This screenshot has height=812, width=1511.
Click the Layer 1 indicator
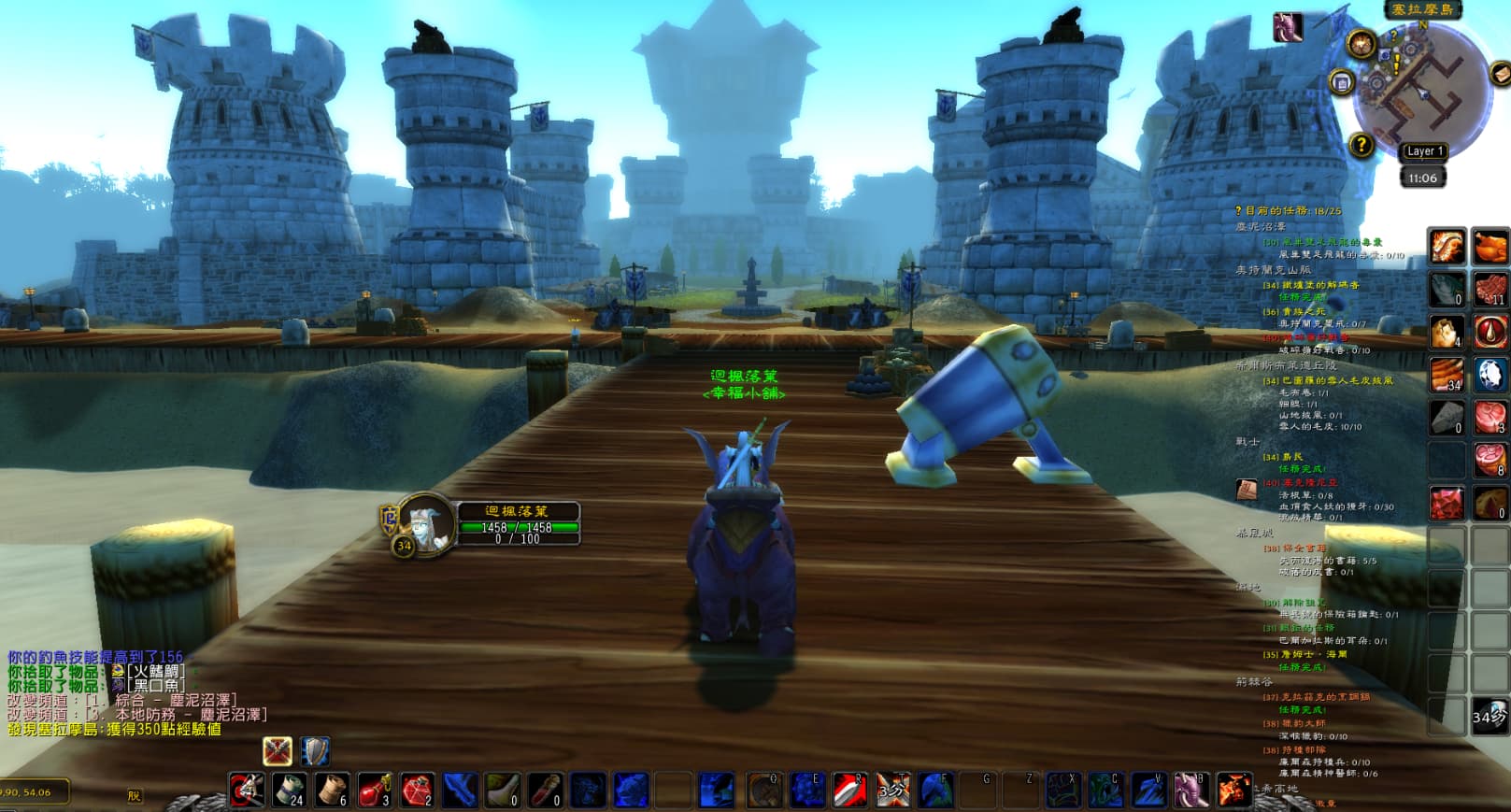pyautogui.click(x=1424, y=151)
